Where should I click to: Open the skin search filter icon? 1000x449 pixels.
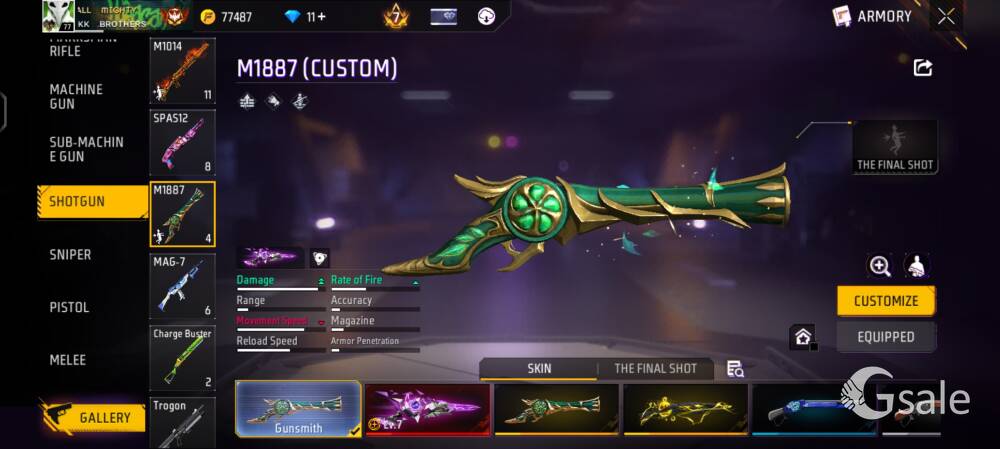click(x=735, y=369)
